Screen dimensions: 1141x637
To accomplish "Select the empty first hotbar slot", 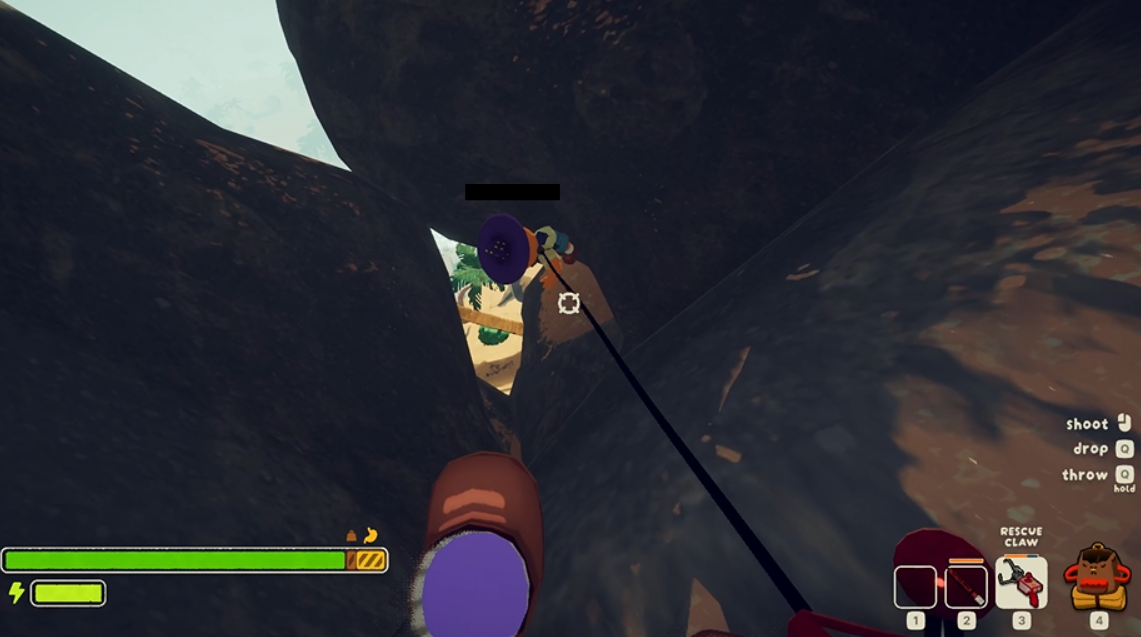I will 915,587.
